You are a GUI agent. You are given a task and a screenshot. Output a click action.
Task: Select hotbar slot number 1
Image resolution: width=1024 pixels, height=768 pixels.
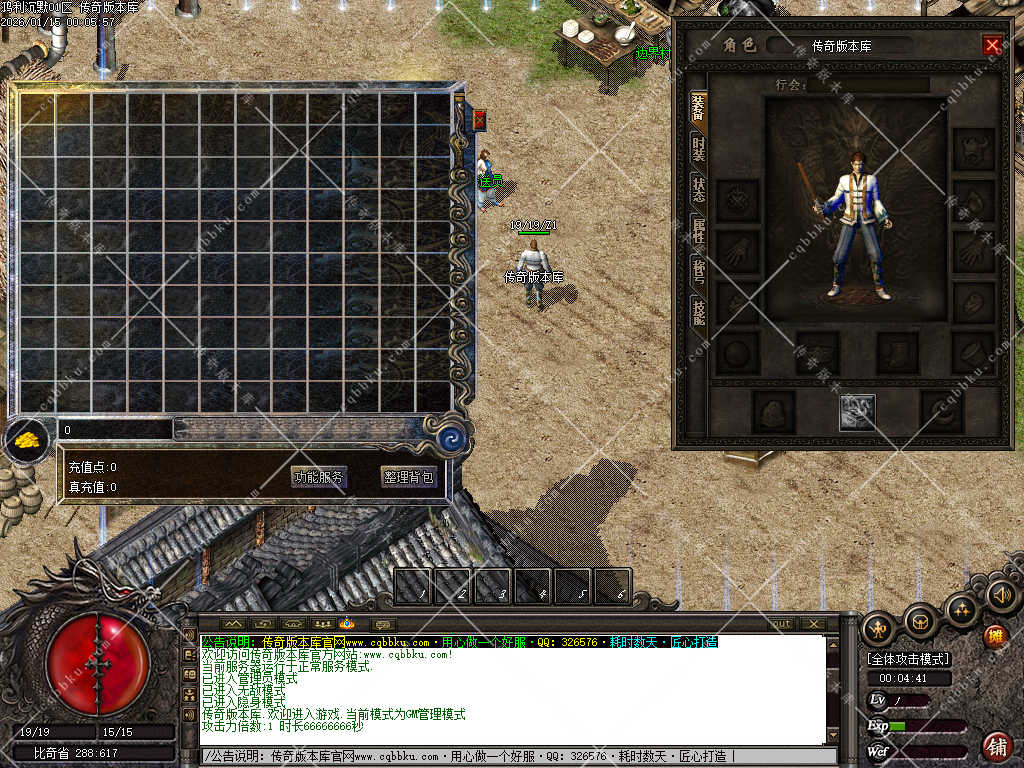(413, 587)
